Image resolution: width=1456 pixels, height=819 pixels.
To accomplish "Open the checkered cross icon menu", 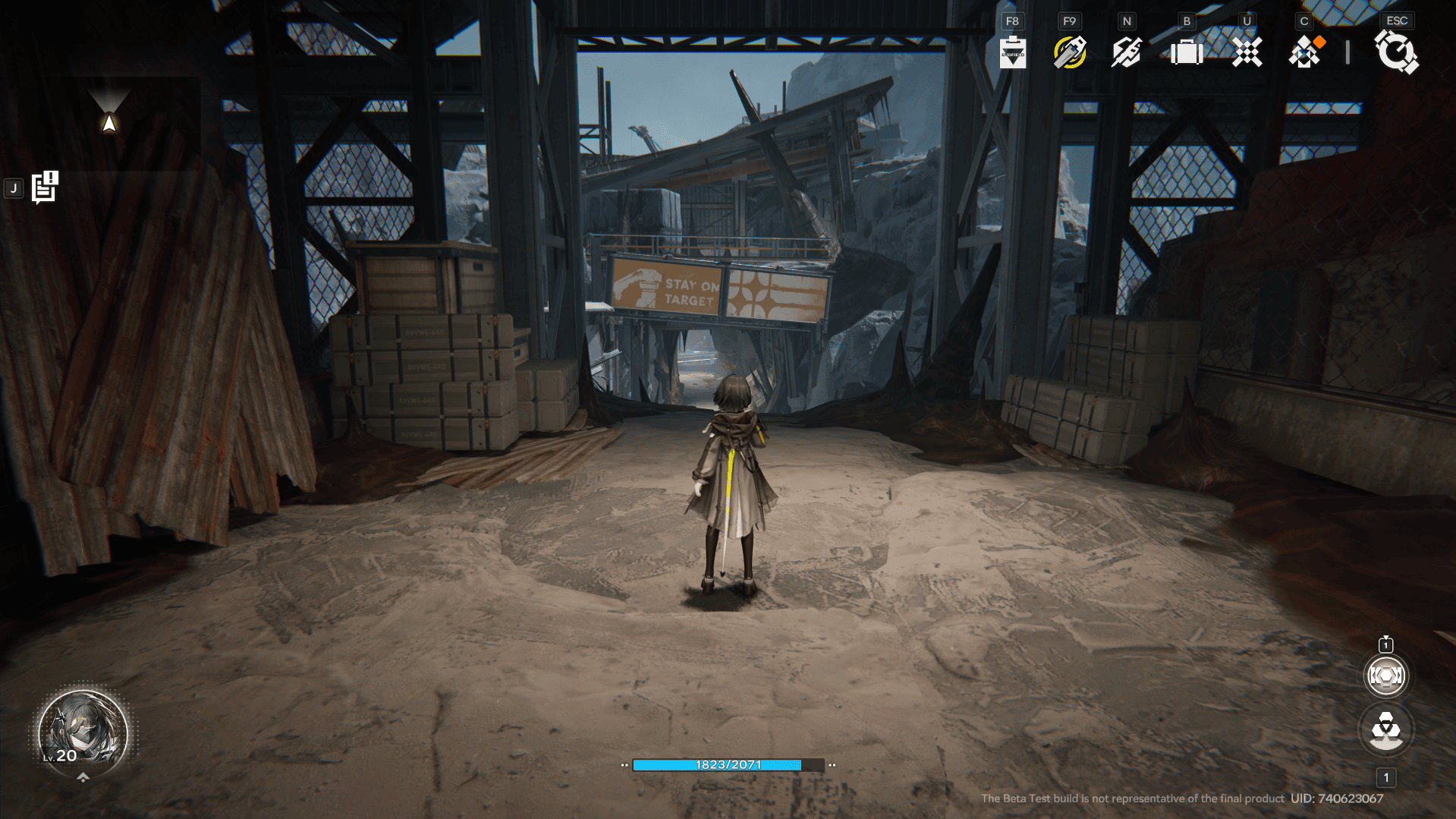I will [1247, 52].
